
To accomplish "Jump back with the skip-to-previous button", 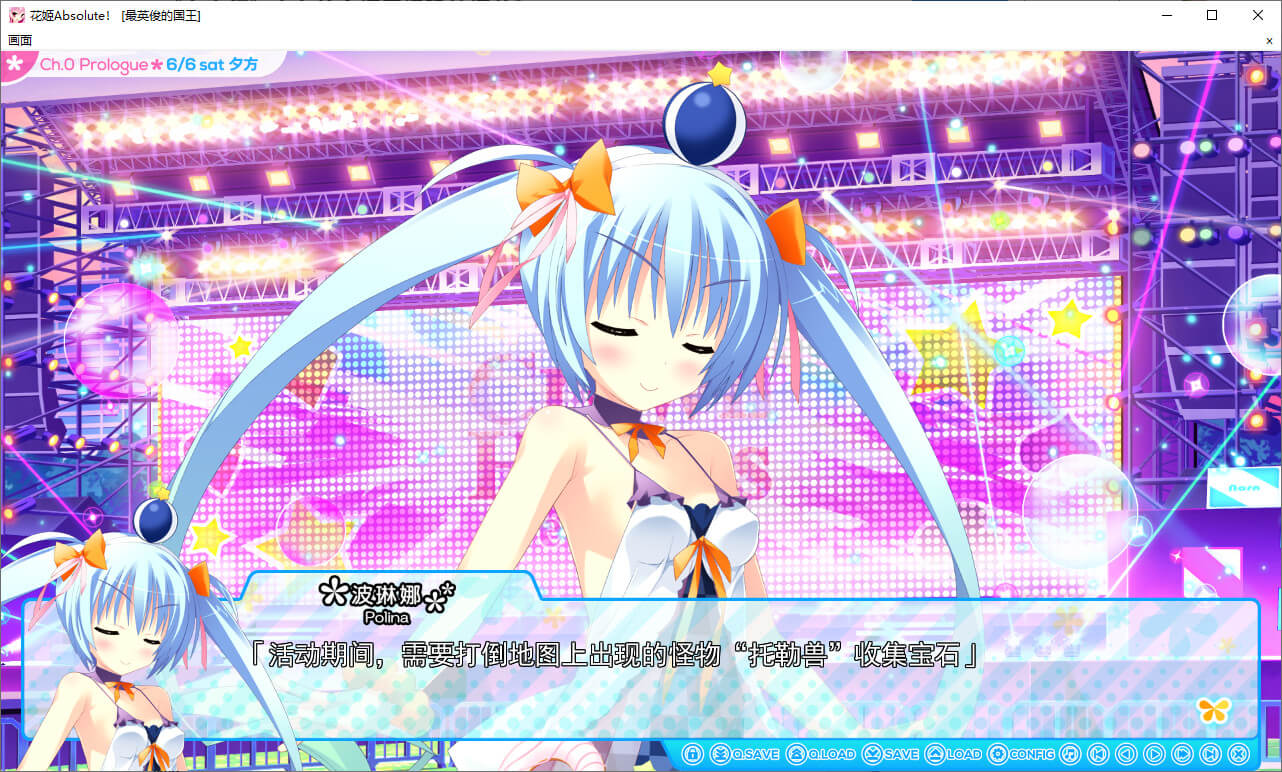I will coord(1098,754).
